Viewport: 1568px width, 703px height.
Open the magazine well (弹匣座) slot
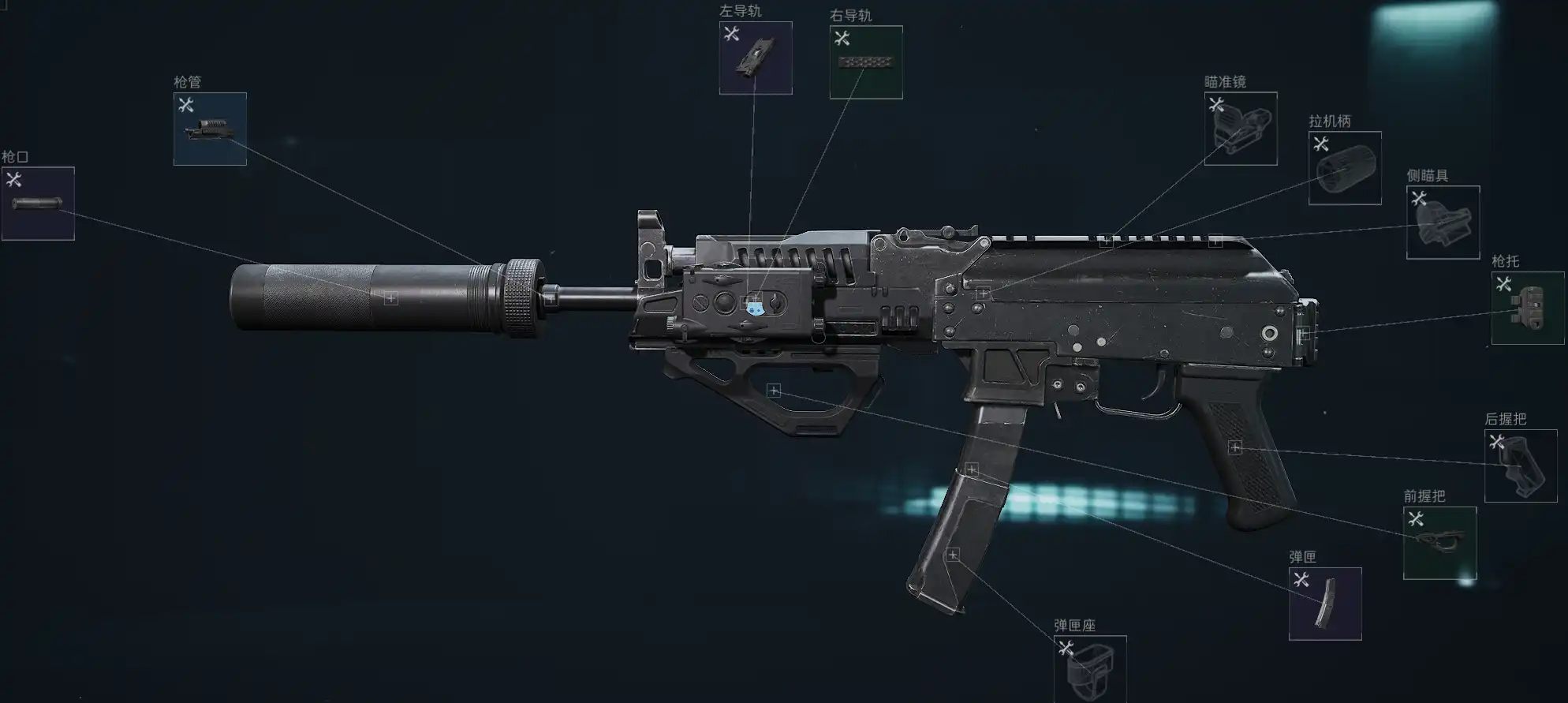point(1090,669)
